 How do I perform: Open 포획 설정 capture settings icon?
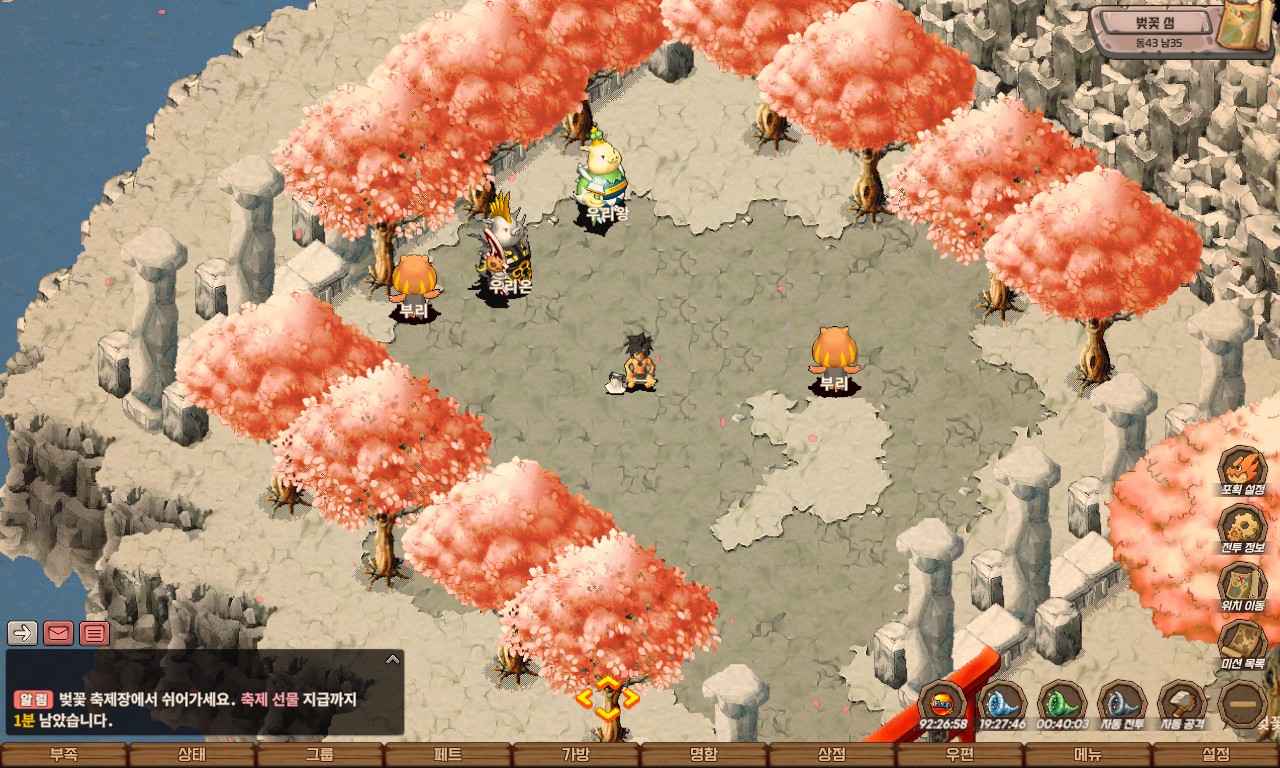pyautogui.click(x=1242, y=469)
